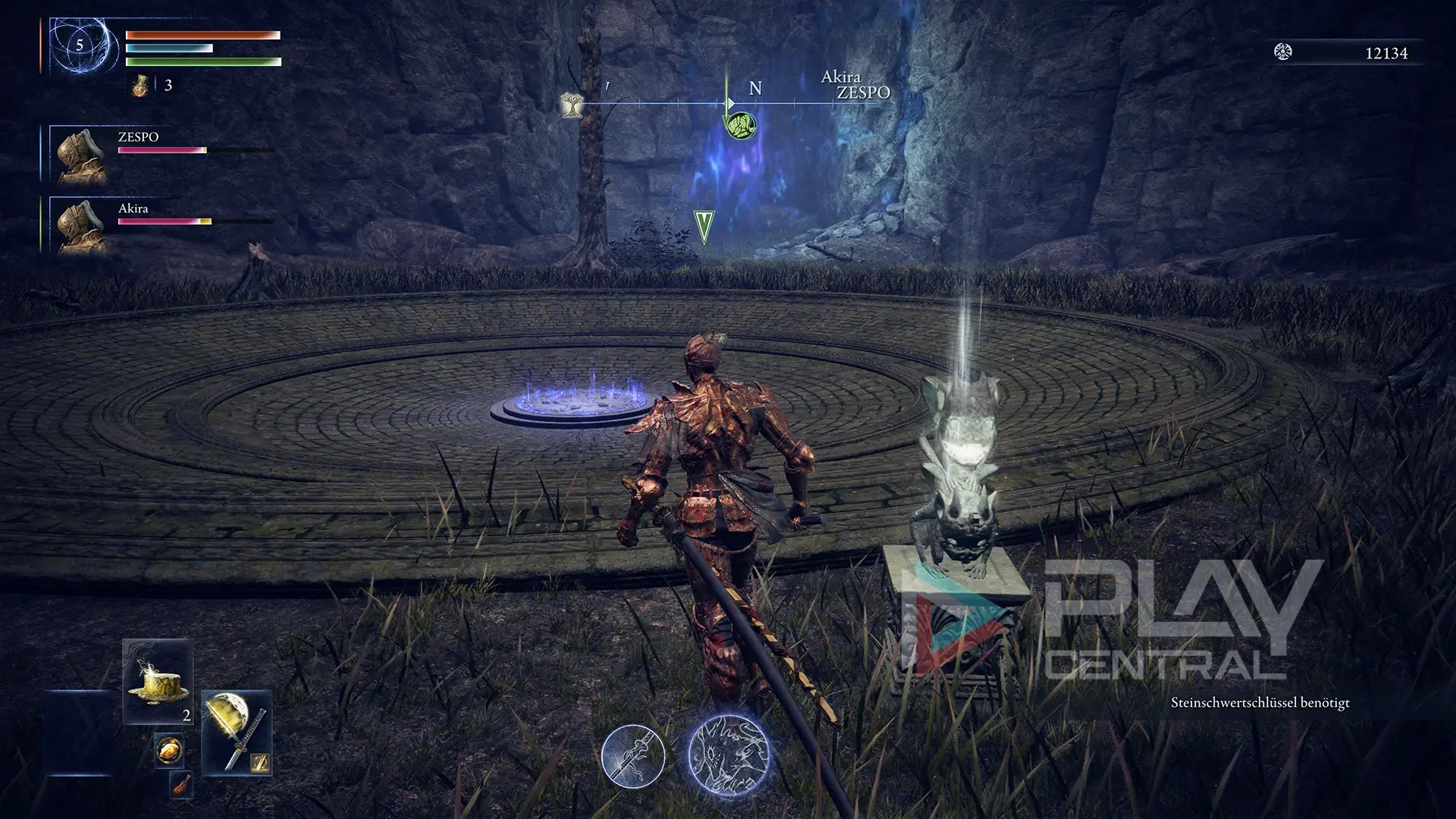Activate the glowing beast ultimate art icon
The height and width of the screenshot is (819, 1456).
pyautogui.click(x=729, y=754)
